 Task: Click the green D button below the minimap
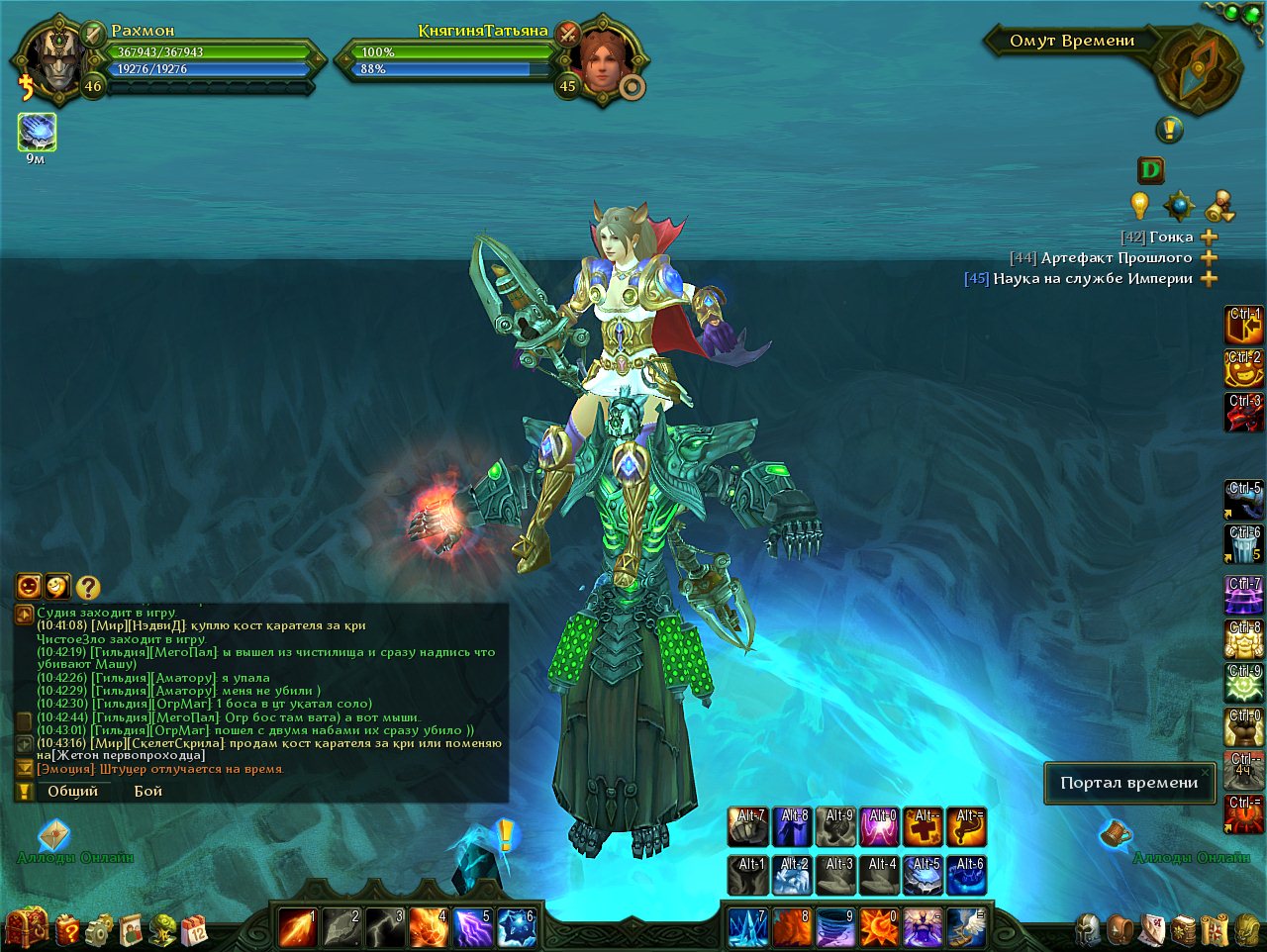(x=1150, y=170)
